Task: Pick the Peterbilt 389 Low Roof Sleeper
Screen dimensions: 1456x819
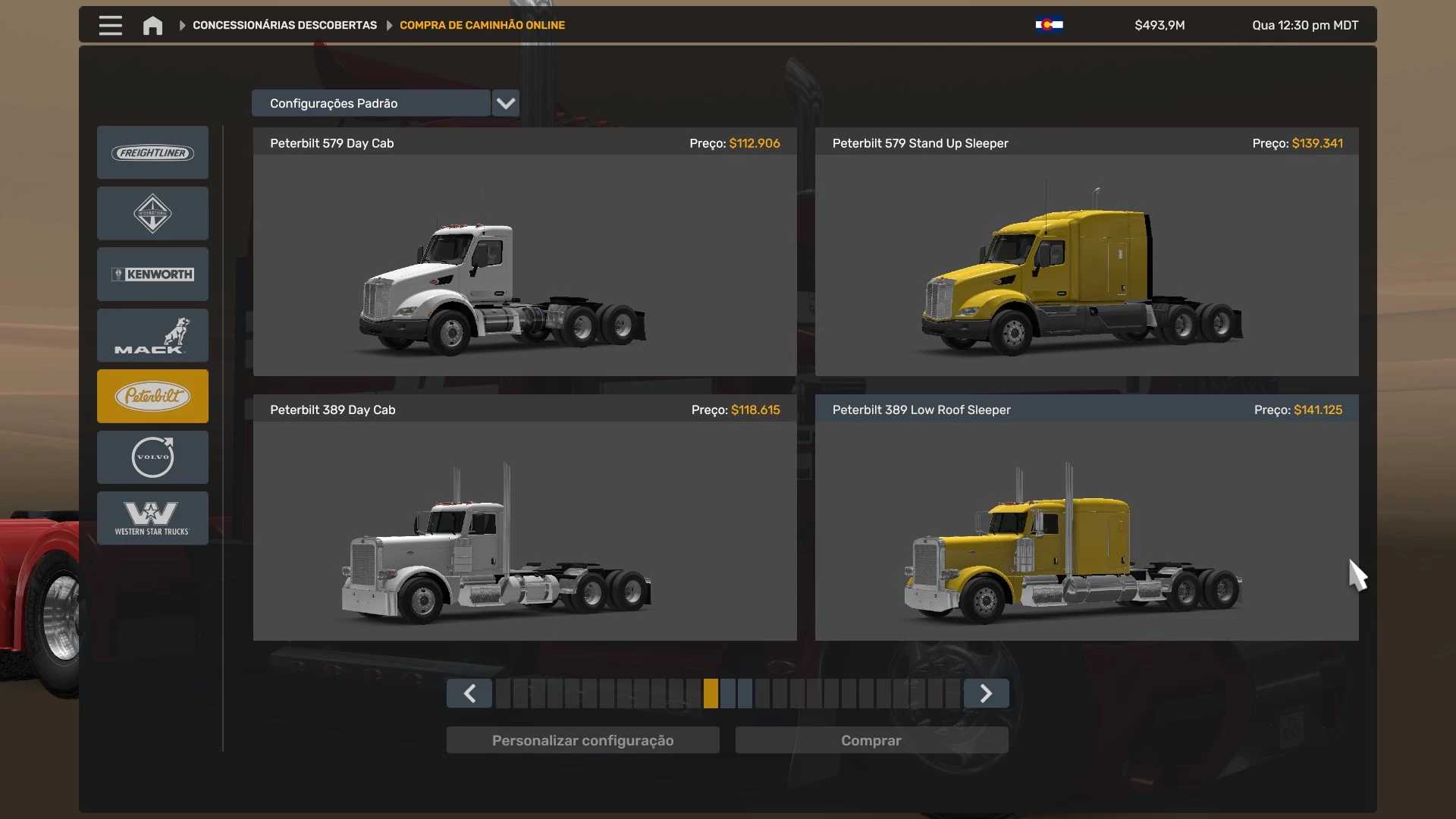Action: [x=1087, y=531]
